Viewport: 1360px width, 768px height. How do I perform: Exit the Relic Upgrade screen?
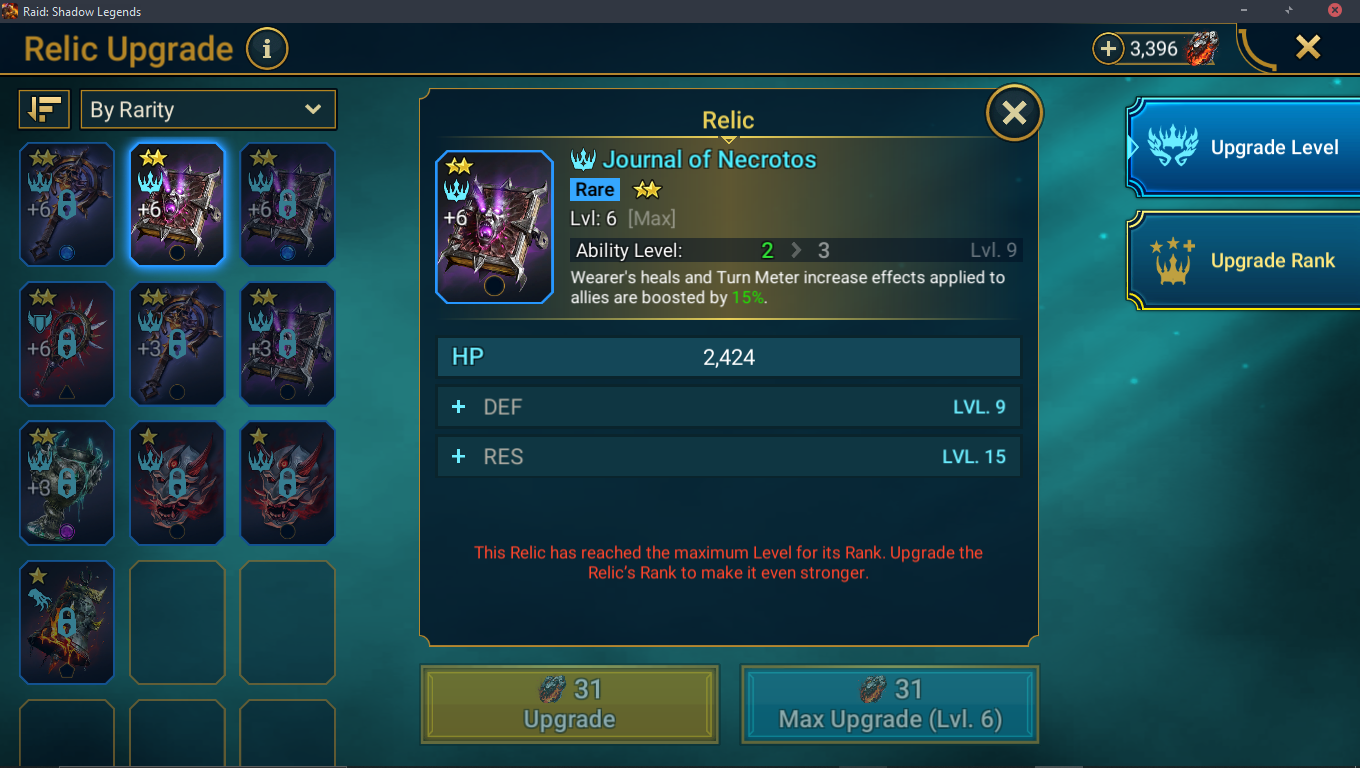click(1308, 47)
